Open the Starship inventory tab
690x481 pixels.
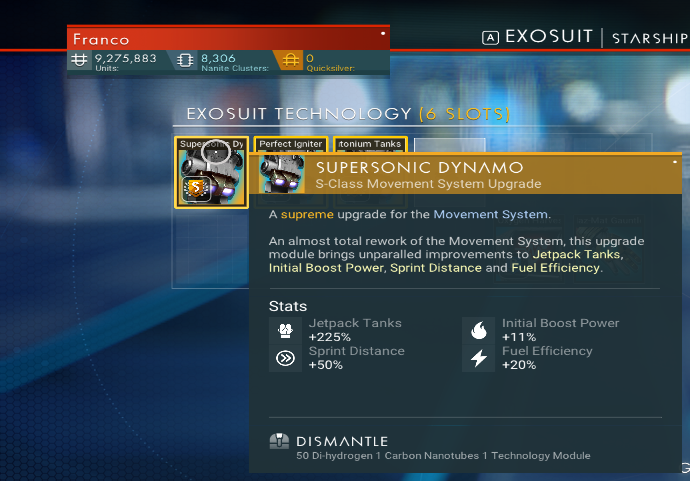pos(650,37)
